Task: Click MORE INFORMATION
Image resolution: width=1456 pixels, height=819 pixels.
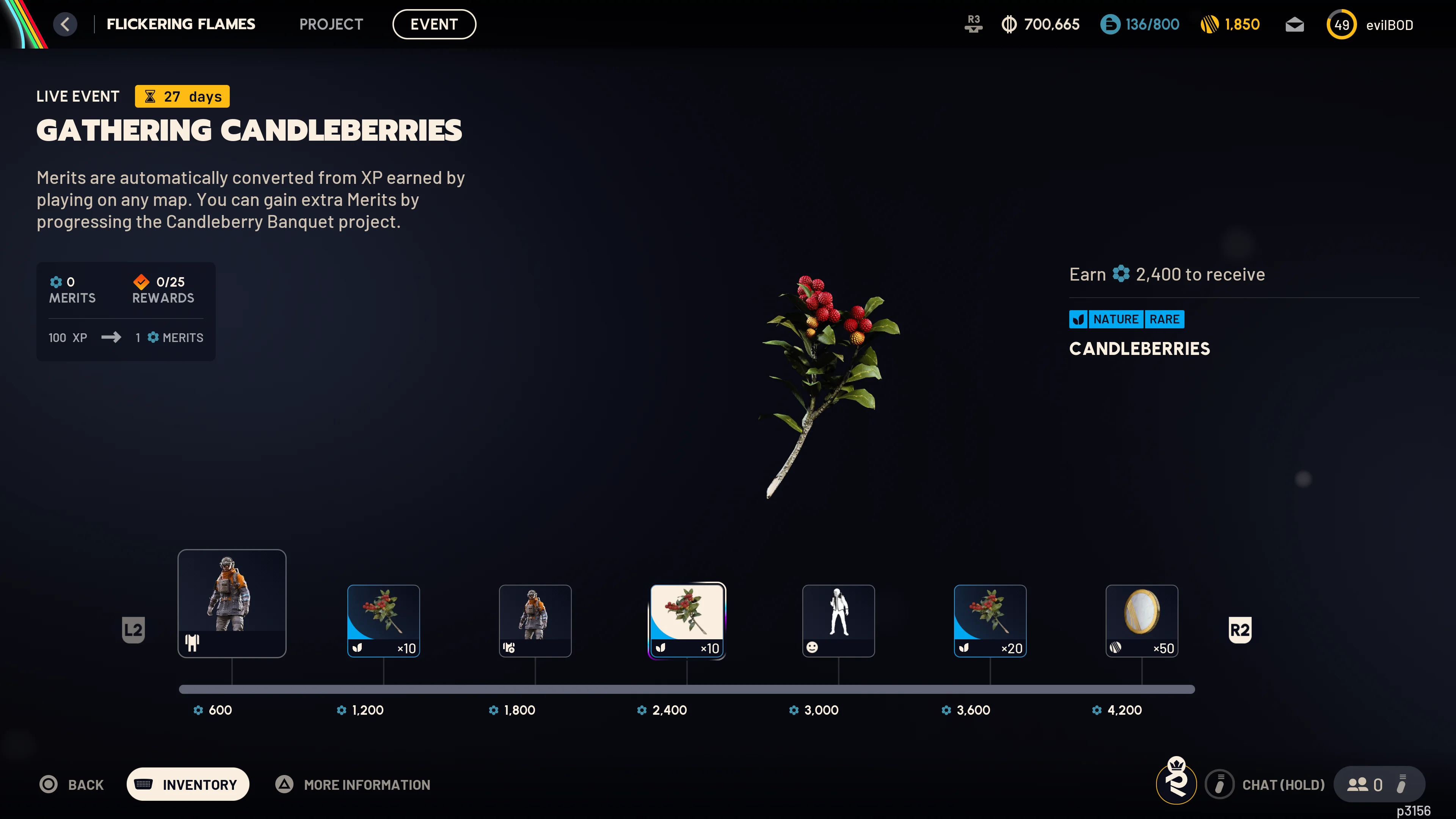Action: [366, 784]
